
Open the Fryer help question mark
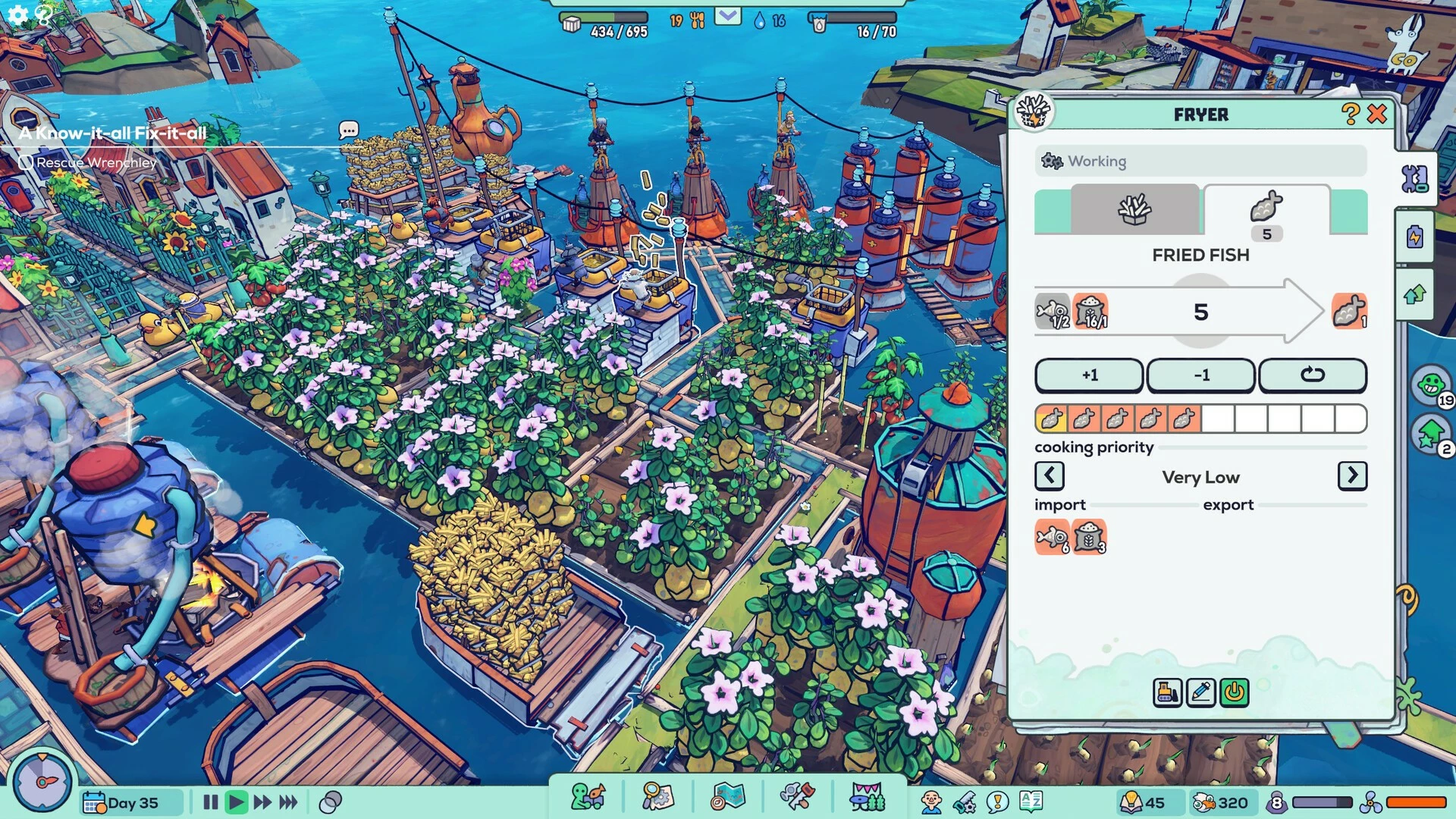(1350, 115)
